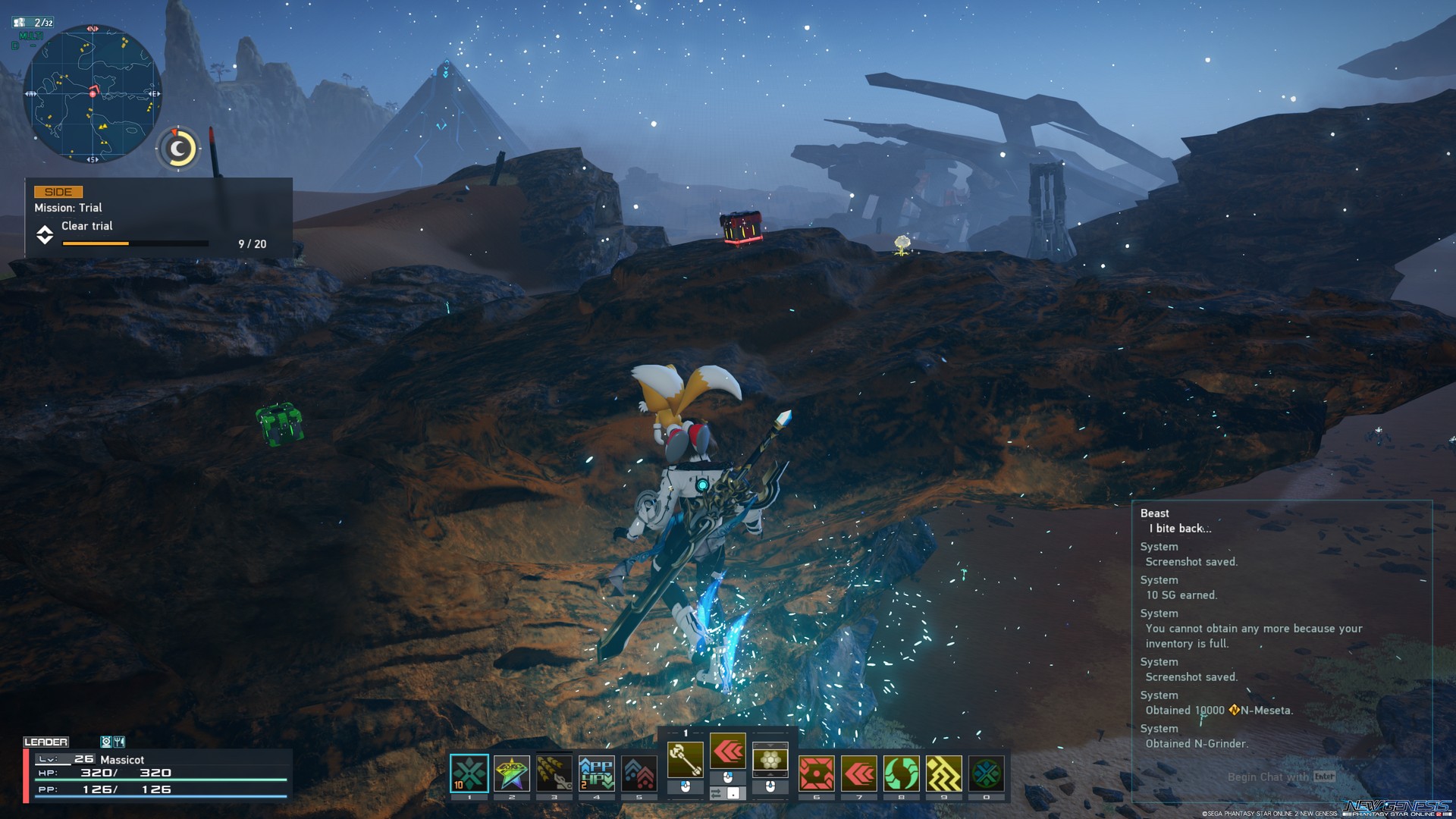This screenshot has height=819, width=1456.
Task: Activate the red square target skill in slot 6
Action: click(x=817, y=773)
